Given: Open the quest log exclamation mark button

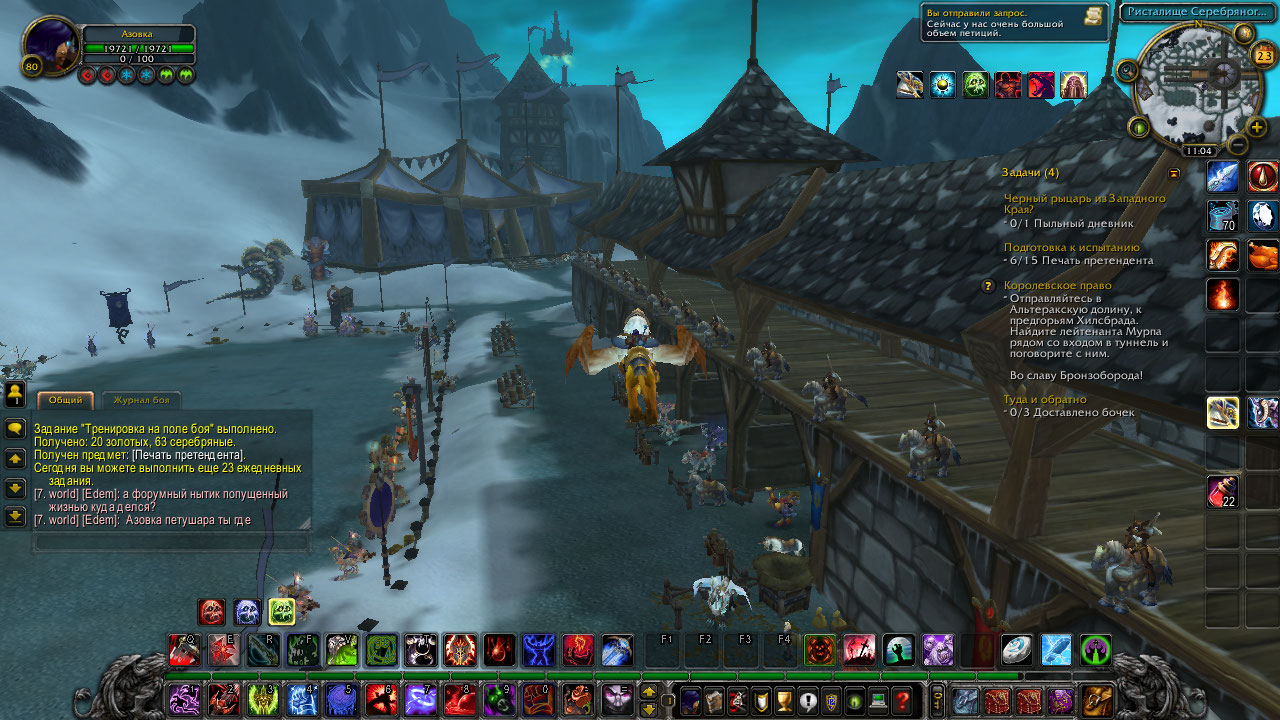Looking at the screenshot, I should coord(807,700).
